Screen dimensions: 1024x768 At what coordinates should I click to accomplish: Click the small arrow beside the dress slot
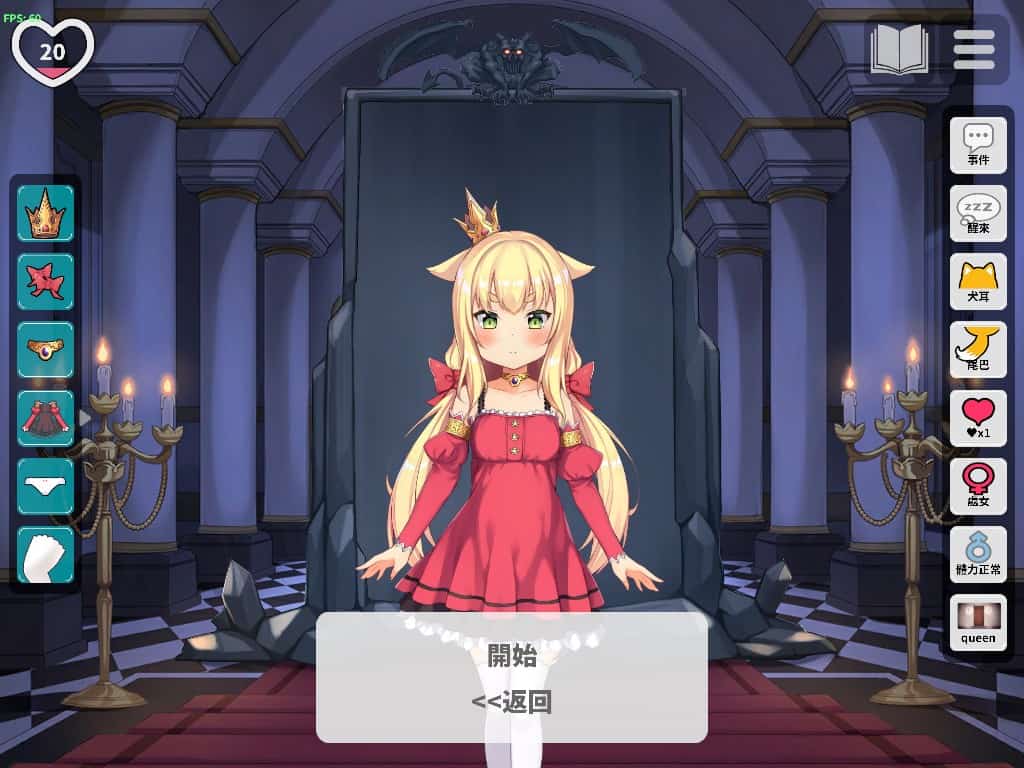pos(85,418)
